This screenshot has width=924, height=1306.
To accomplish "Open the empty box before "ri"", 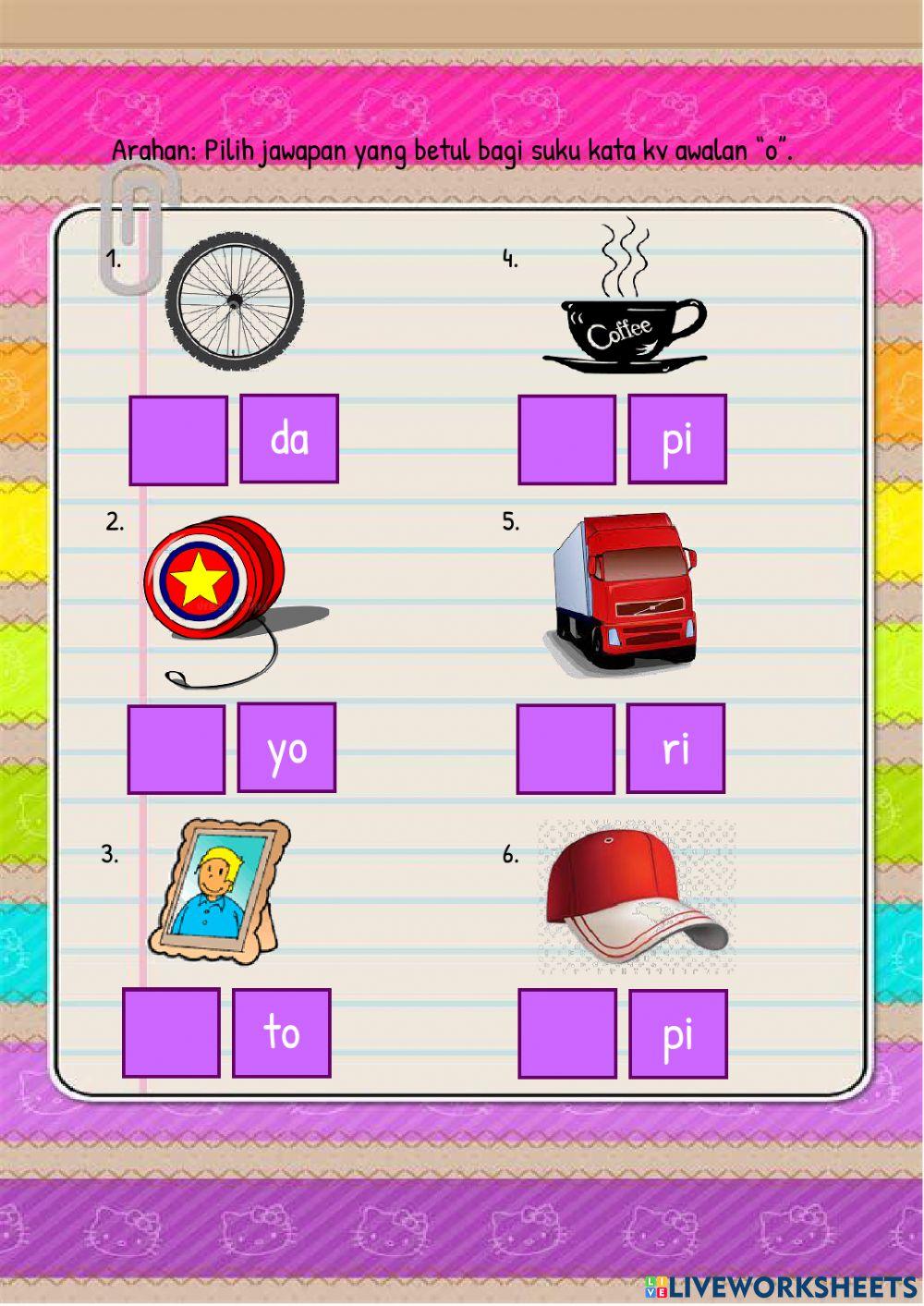I will pos(565,750).
